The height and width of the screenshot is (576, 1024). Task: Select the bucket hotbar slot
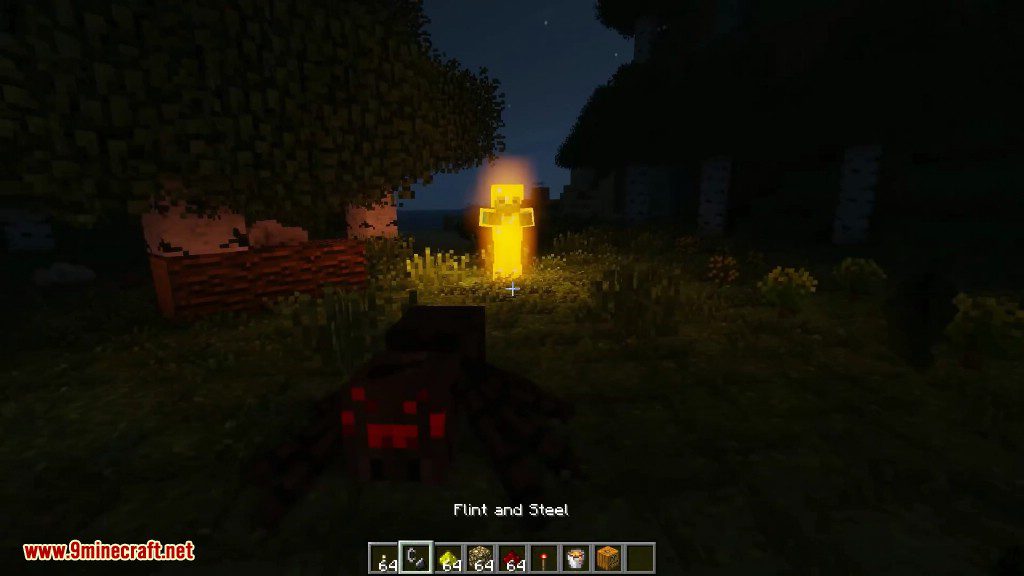pos(575,557)
